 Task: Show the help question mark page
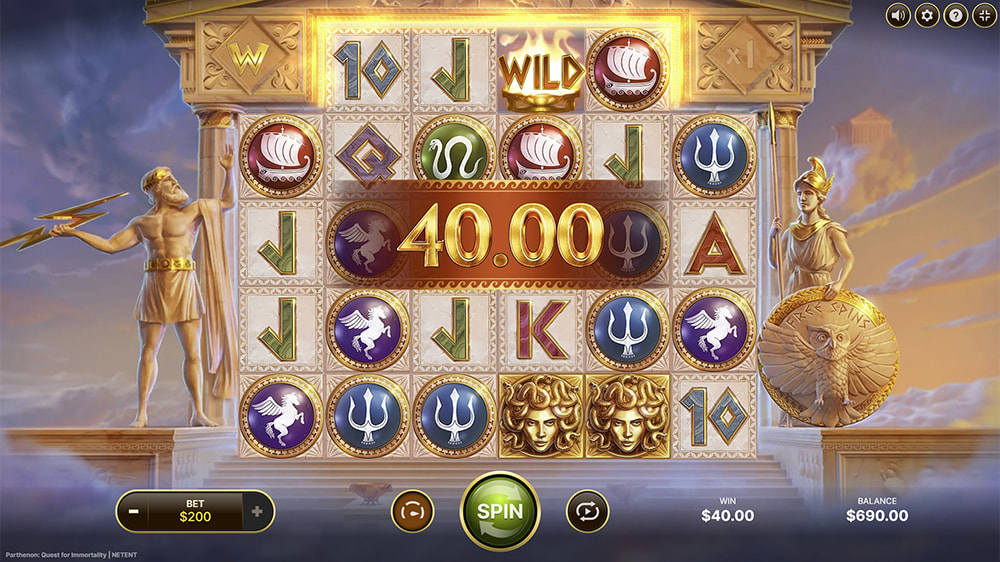pos(954,15)
